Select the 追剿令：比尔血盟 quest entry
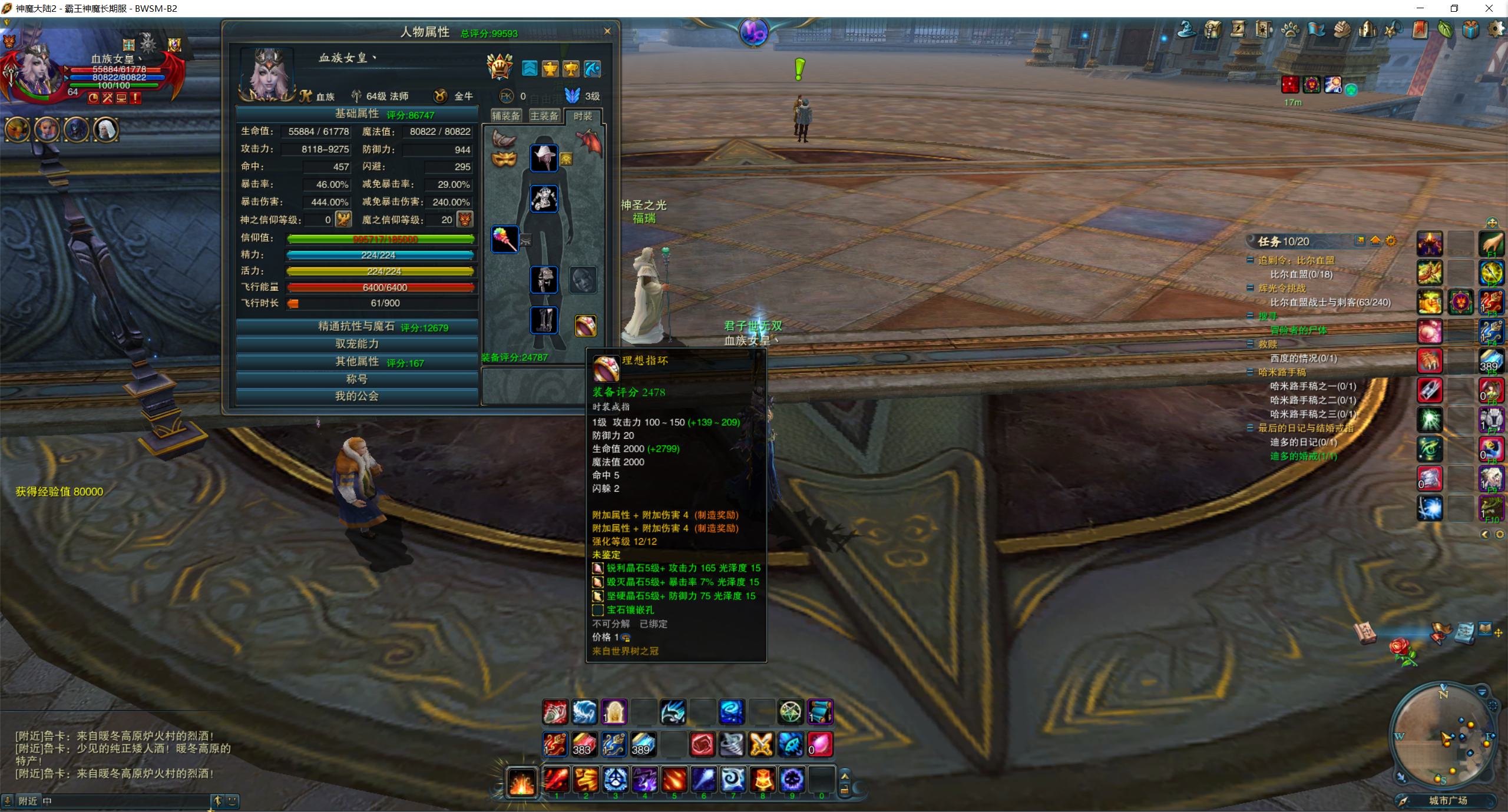 (x=1296, y=260)
